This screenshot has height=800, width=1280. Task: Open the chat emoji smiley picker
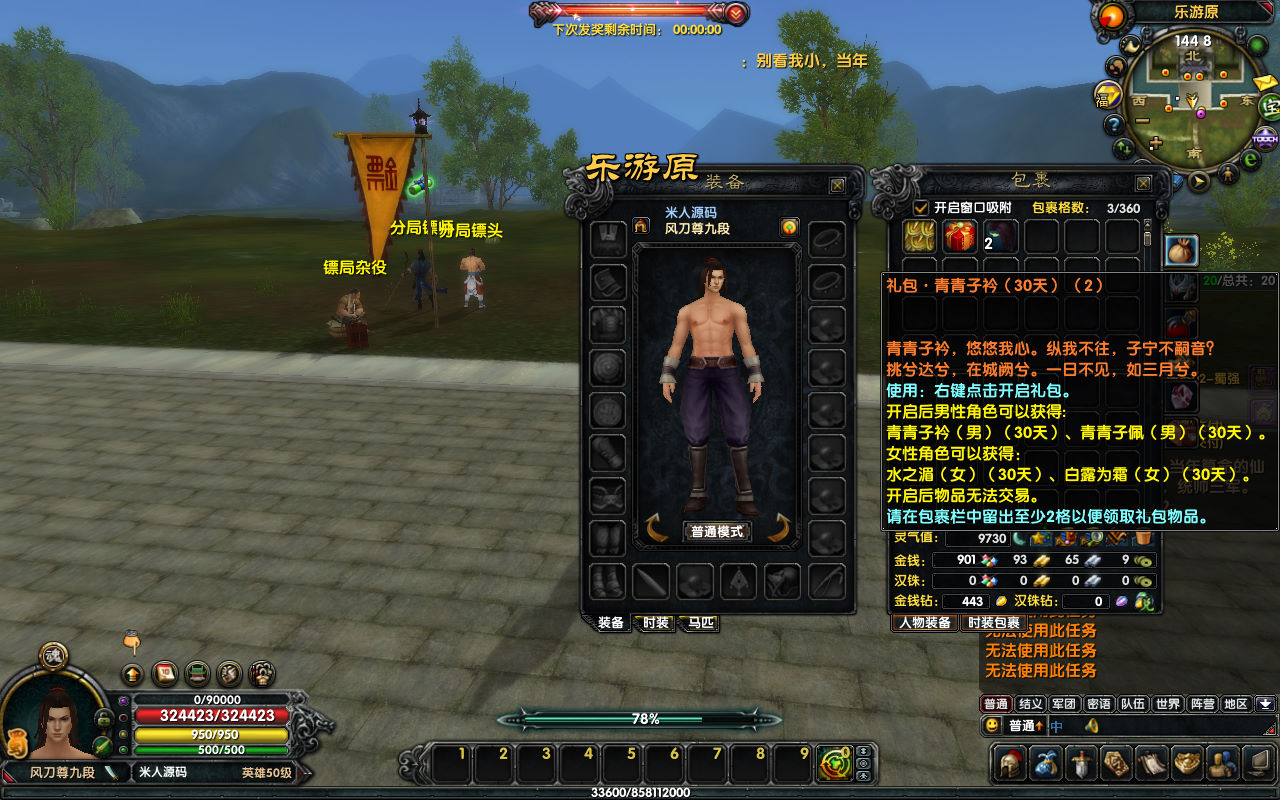991,726
